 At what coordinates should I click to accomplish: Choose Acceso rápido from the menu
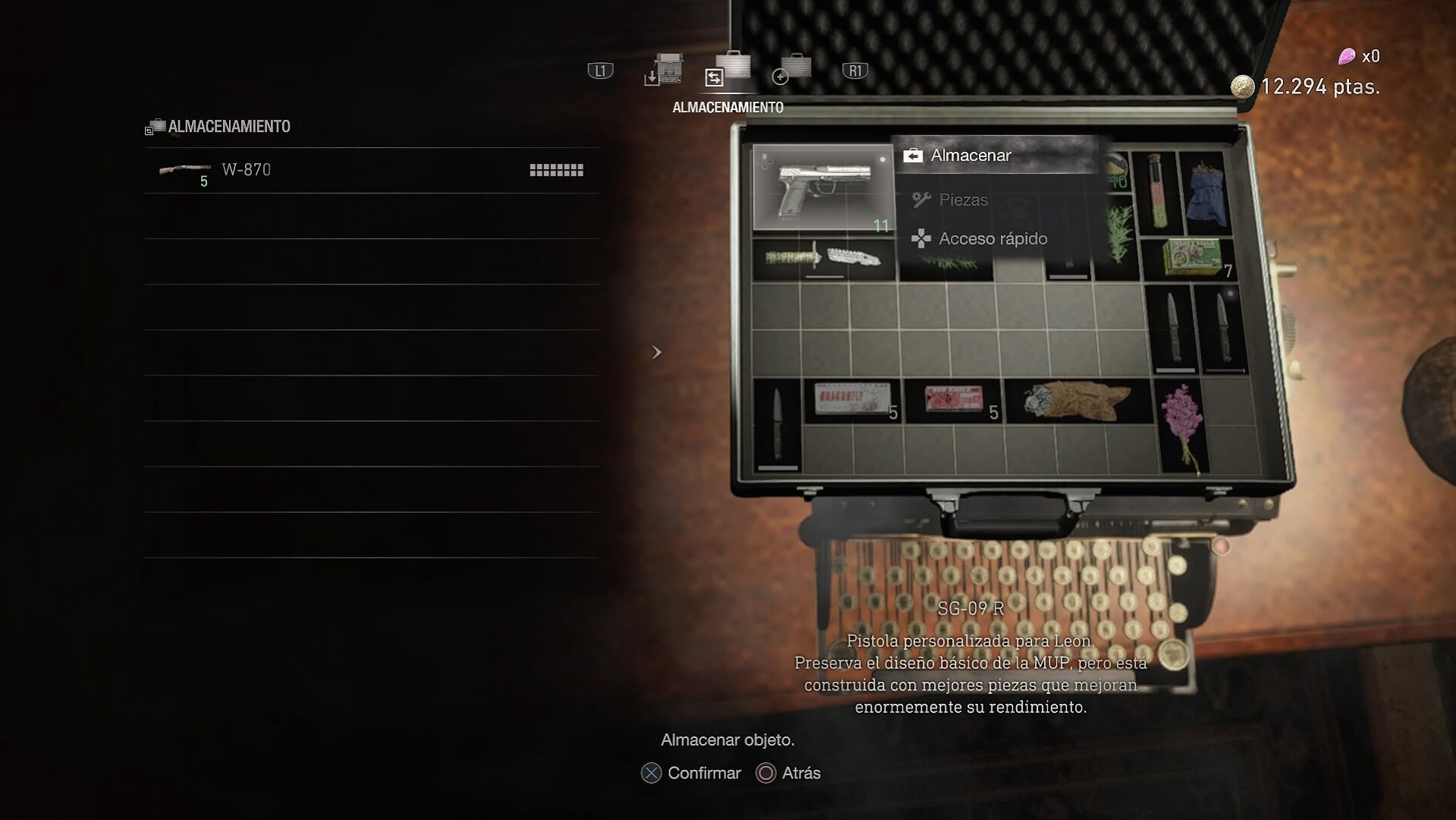coord(992,239)
